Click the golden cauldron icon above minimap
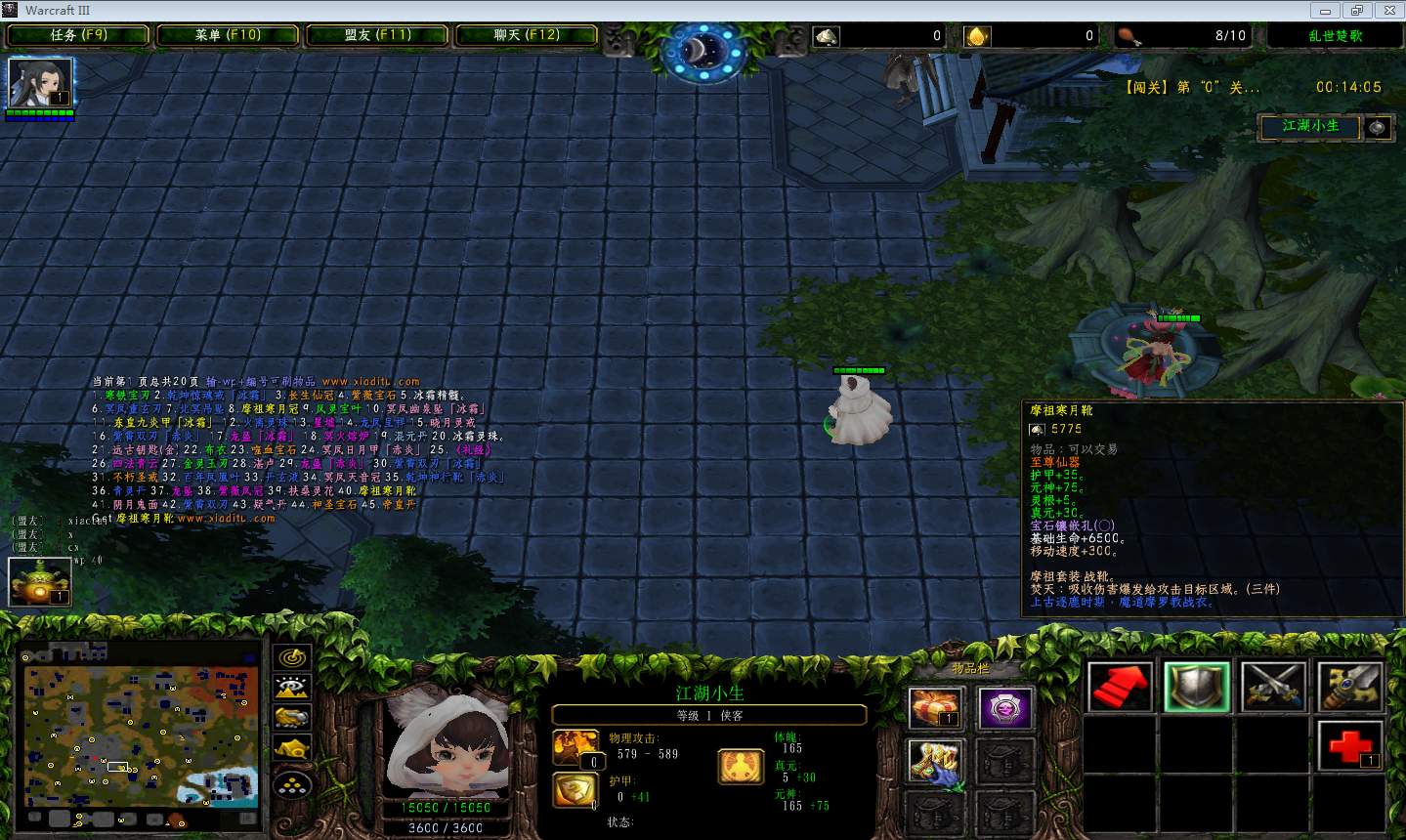Image resolution: width=1406 pixels, height=840 pixels. (40, 581)
